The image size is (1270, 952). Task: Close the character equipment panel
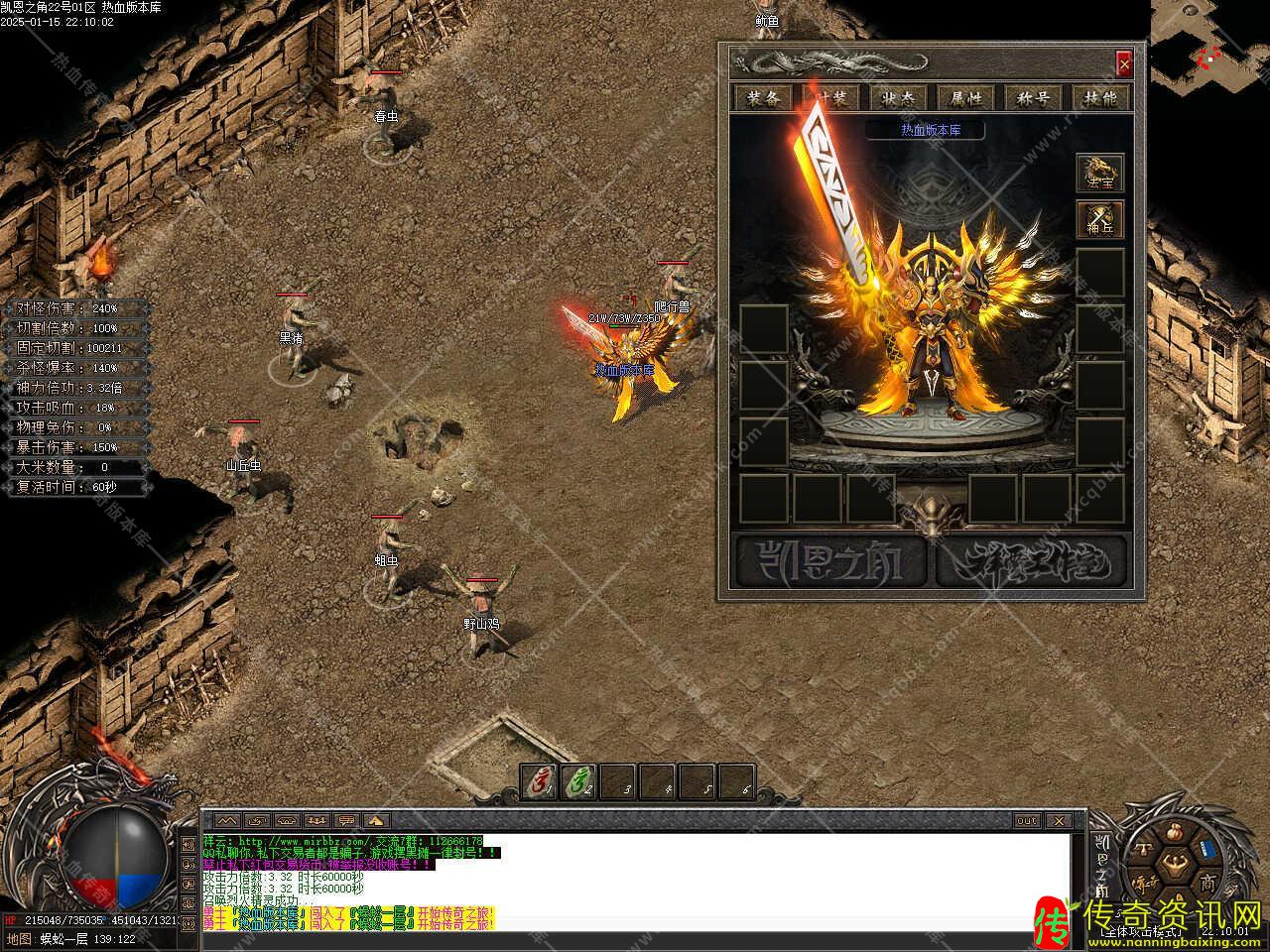[1123, 64]
